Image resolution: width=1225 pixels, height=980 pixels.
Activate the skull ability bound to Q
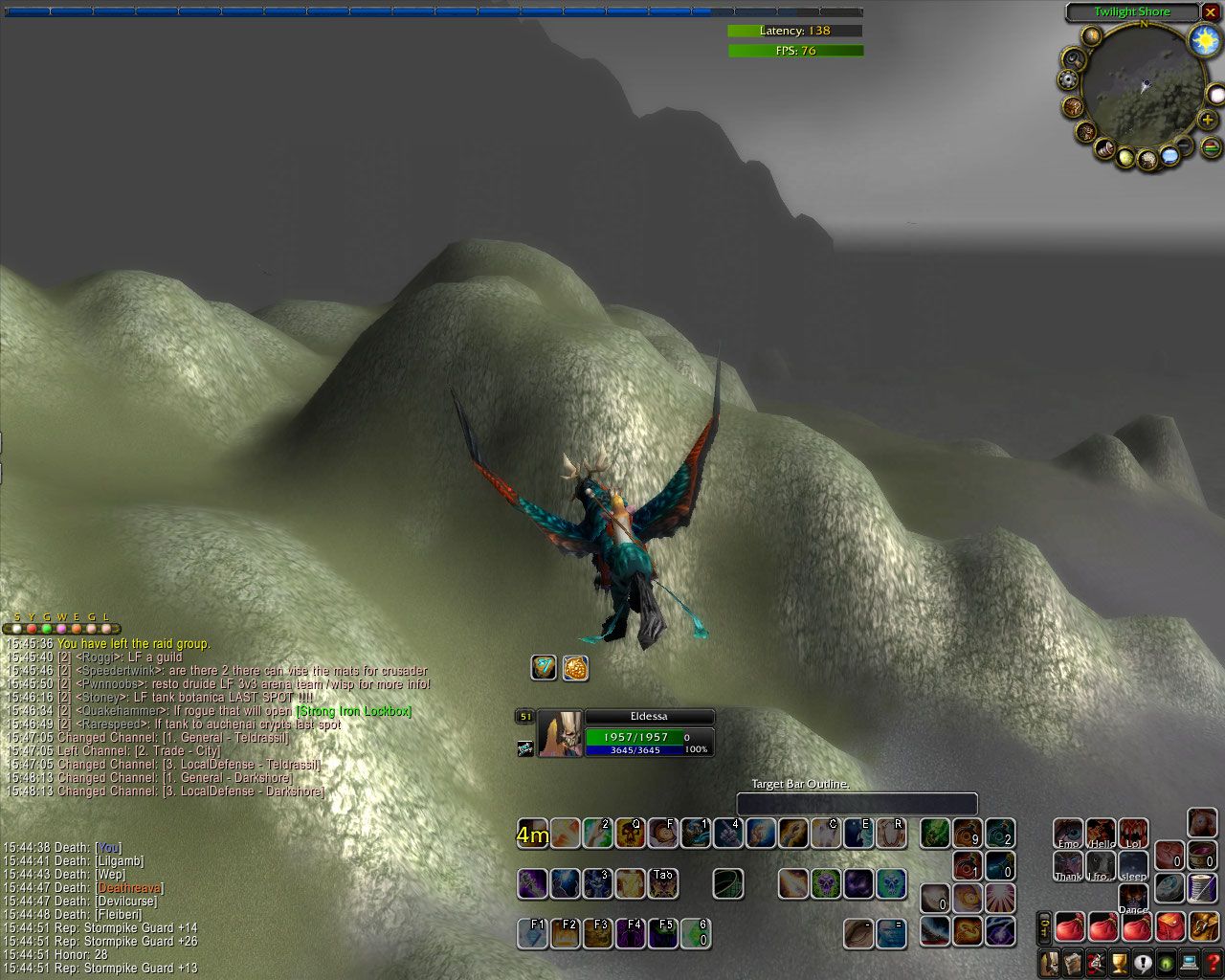630,833
